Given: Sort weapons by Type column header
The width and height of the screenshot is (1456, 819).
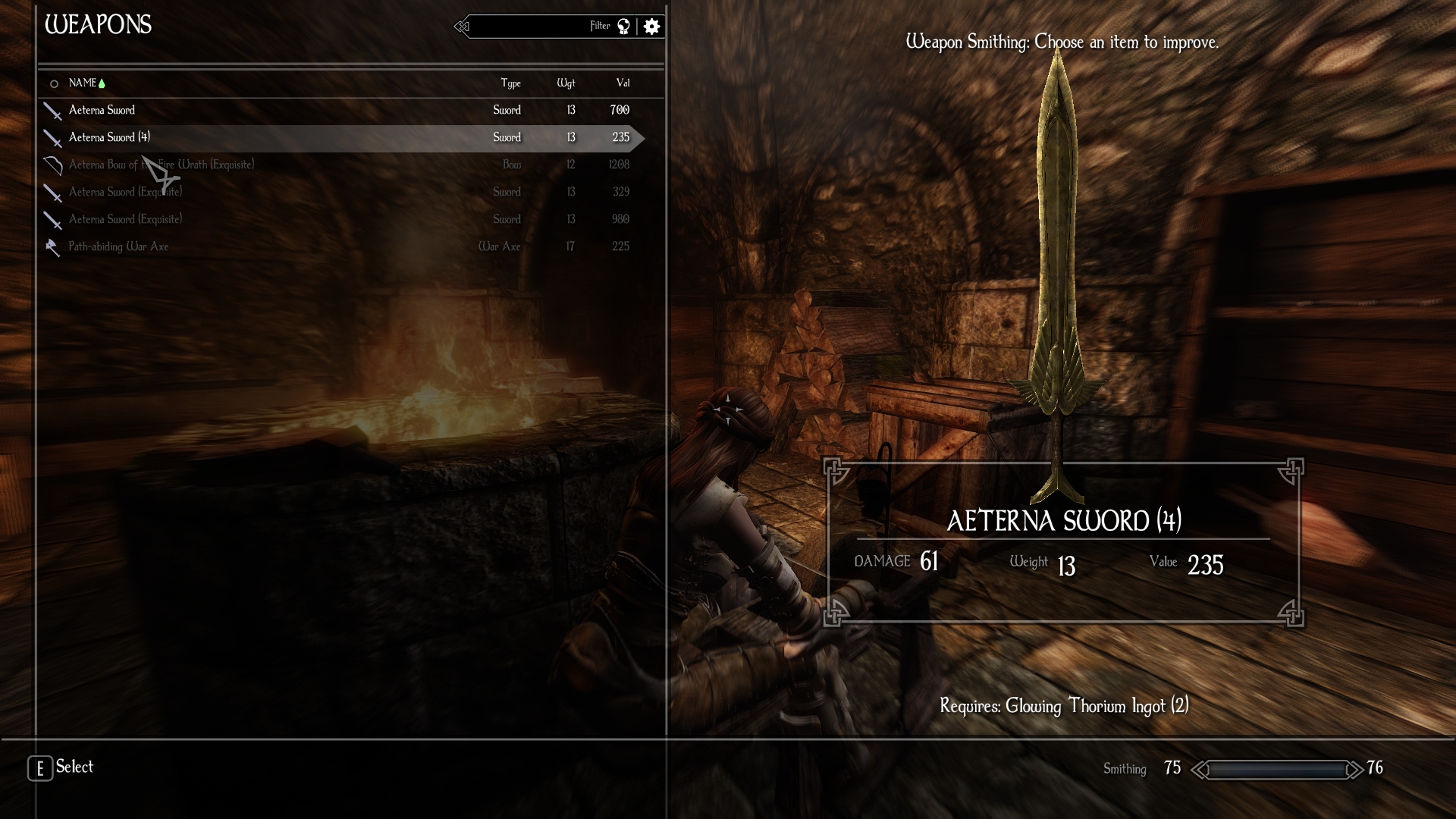Looking at the screenshot, I should pyautogui.click(x=510, y=83).
